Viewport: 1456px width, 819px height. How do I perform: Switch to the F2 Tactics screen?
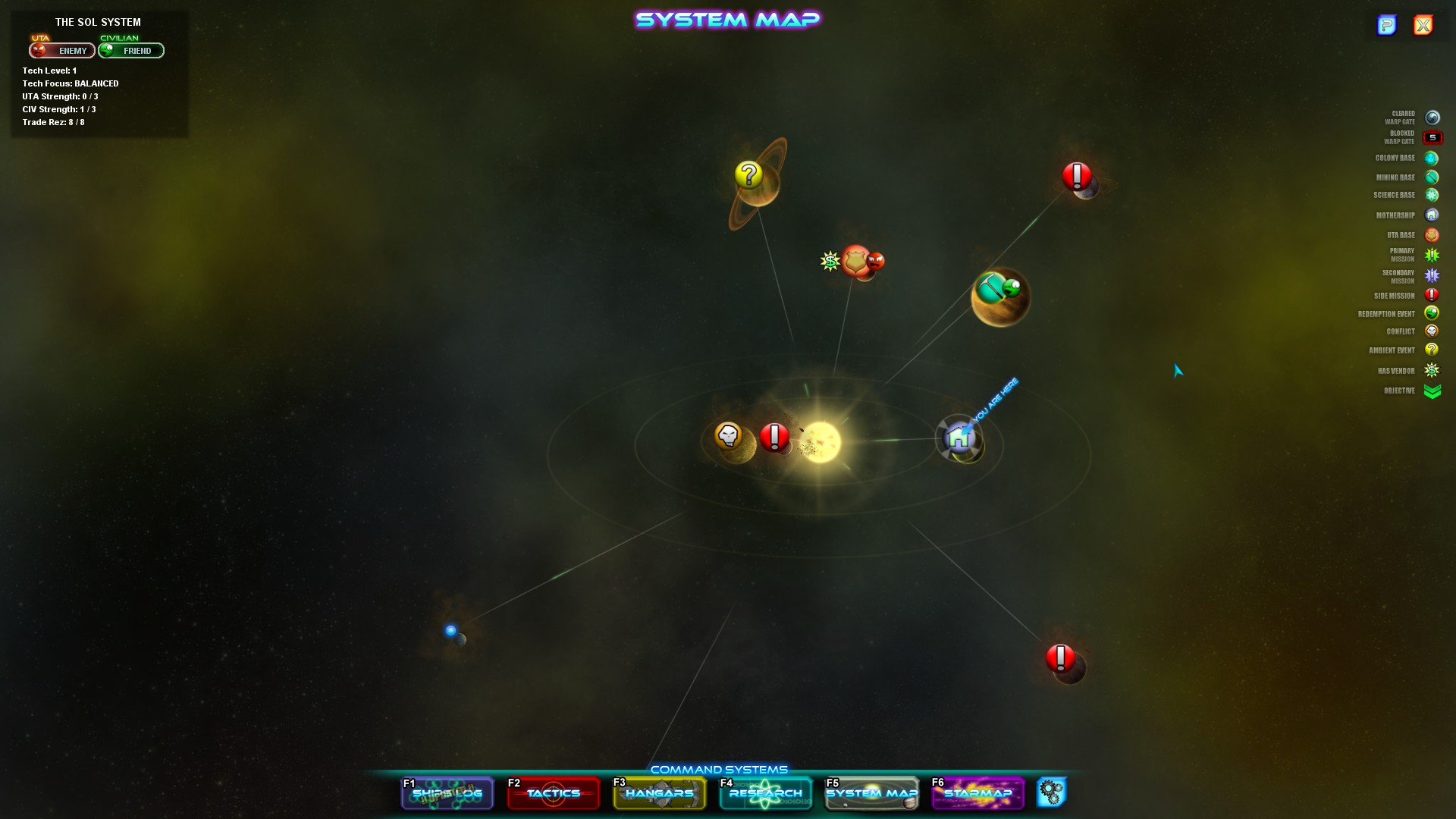[553, 793]
